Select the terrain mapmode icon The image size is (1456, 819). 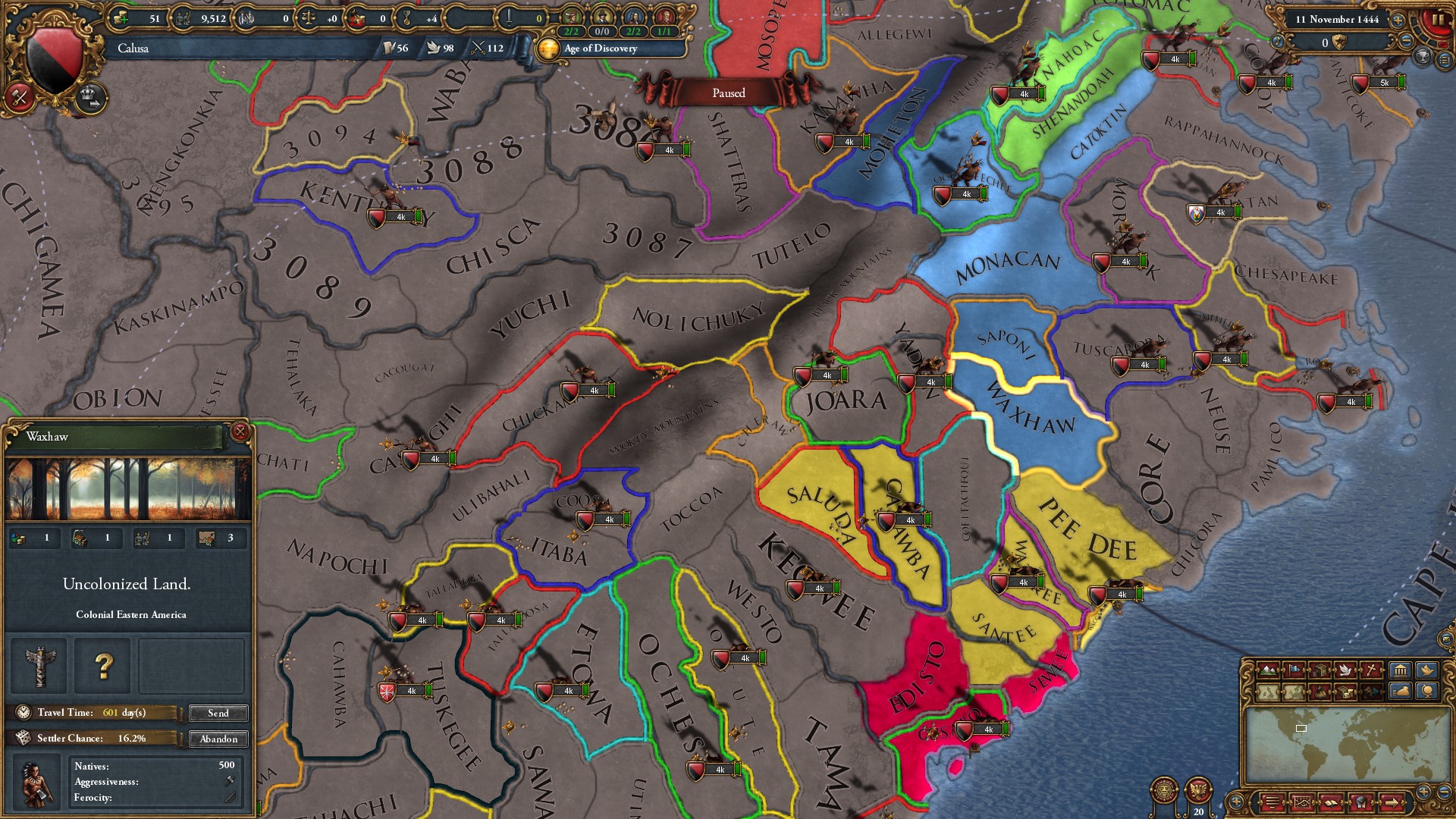[x=1267, y=670]
